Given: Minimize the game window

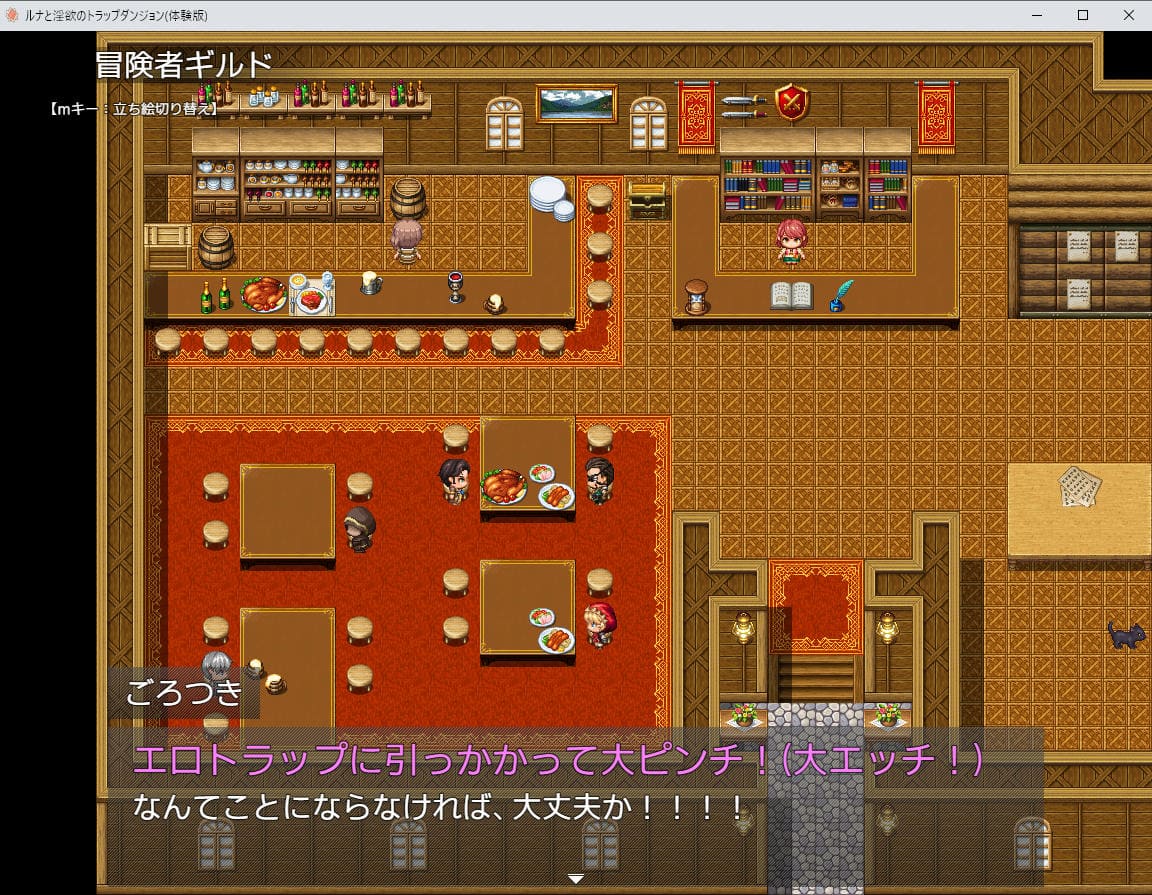Looking at the screenshot, I should click(1036, 15).
